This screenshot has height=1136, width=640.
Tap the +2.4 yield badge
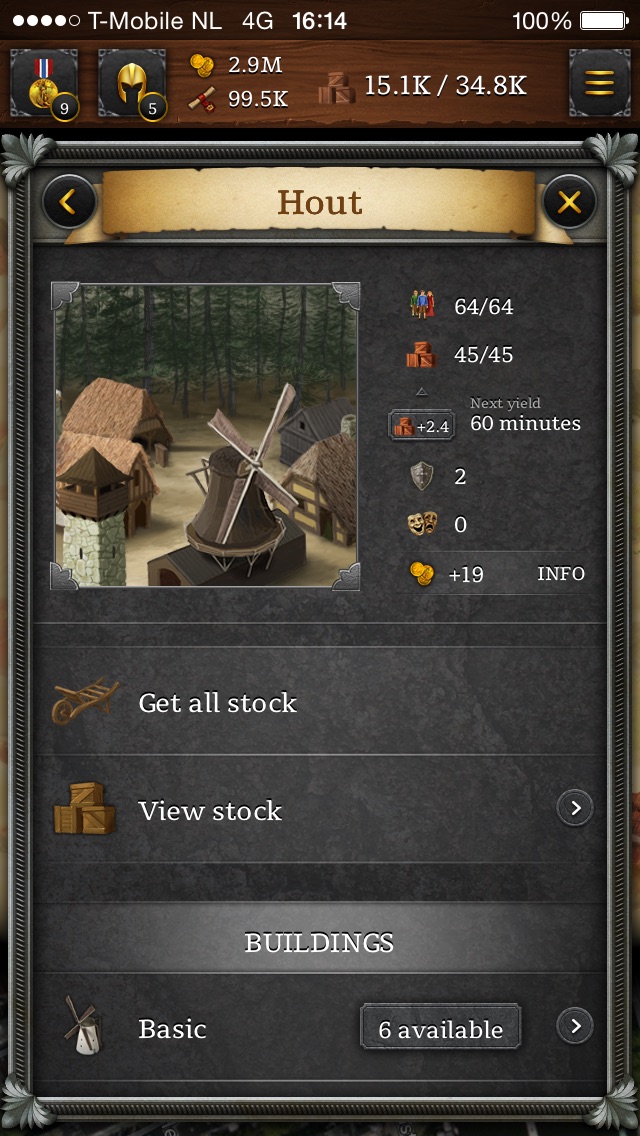(x=422, y=426)
